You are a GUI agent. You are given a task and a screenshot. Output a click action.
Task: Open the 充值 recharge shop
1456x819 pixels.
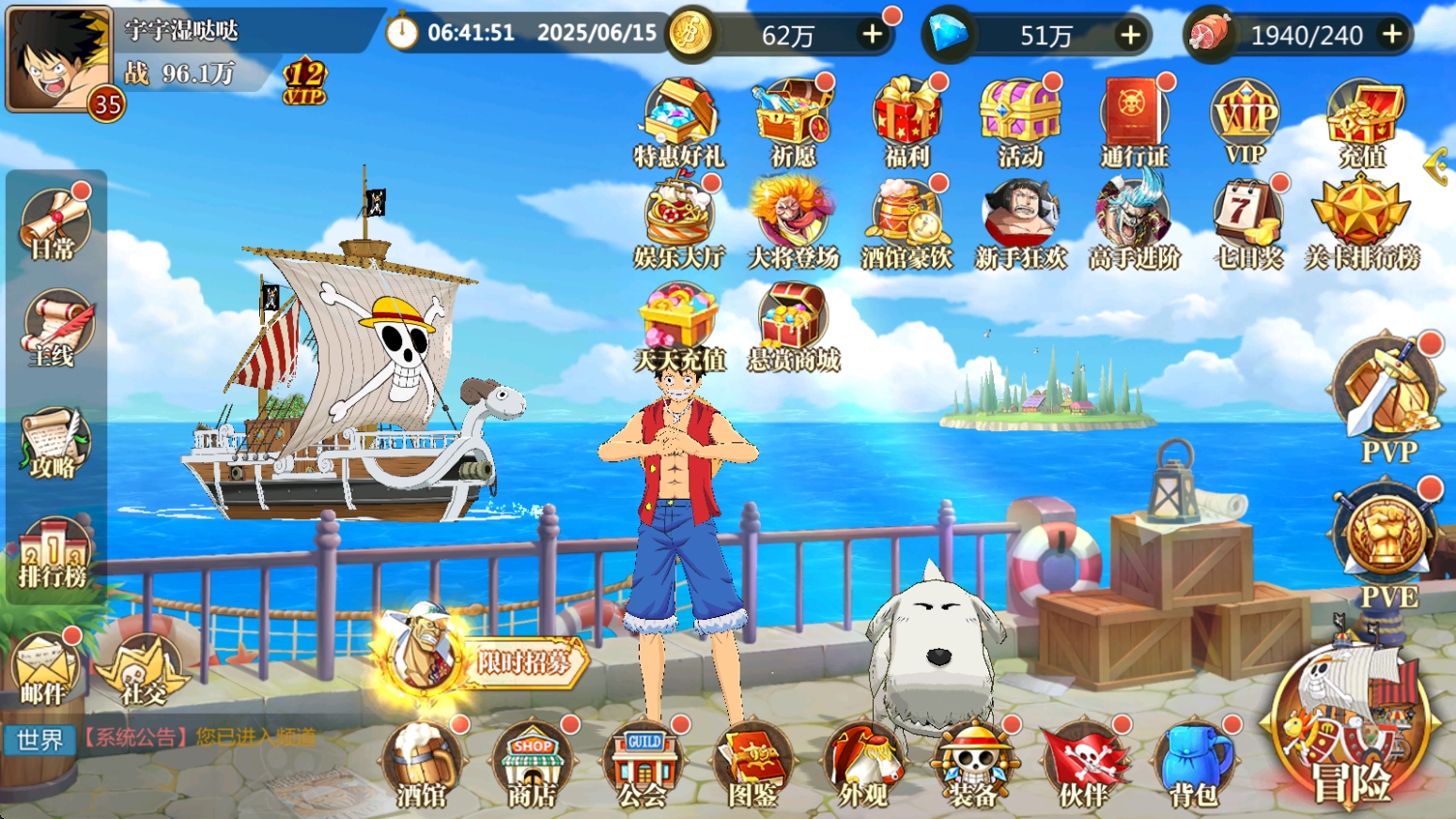(x=1363, y=122)
